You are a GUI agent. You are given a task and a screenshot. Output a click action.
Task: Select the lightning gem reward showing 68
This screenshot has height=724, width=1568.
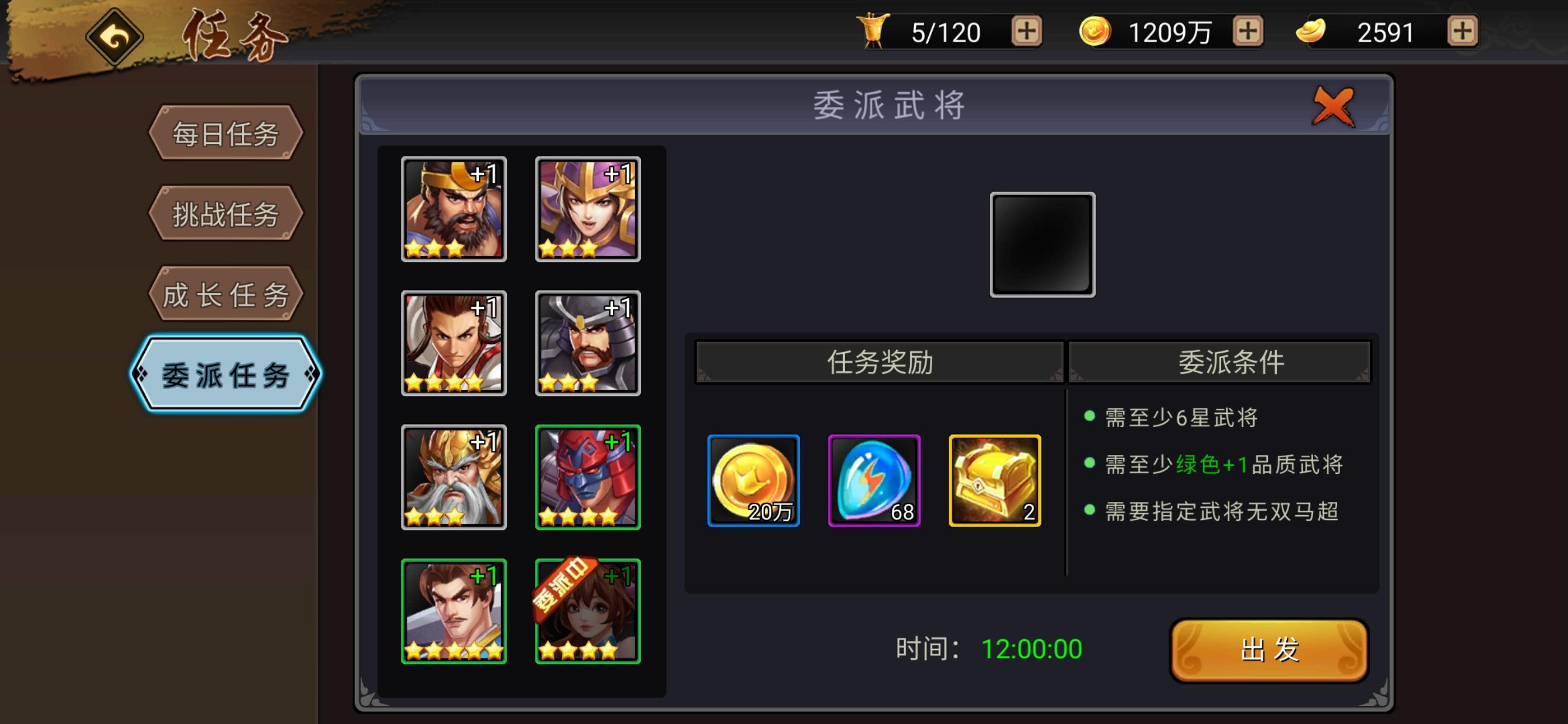[x=875, y=480]
